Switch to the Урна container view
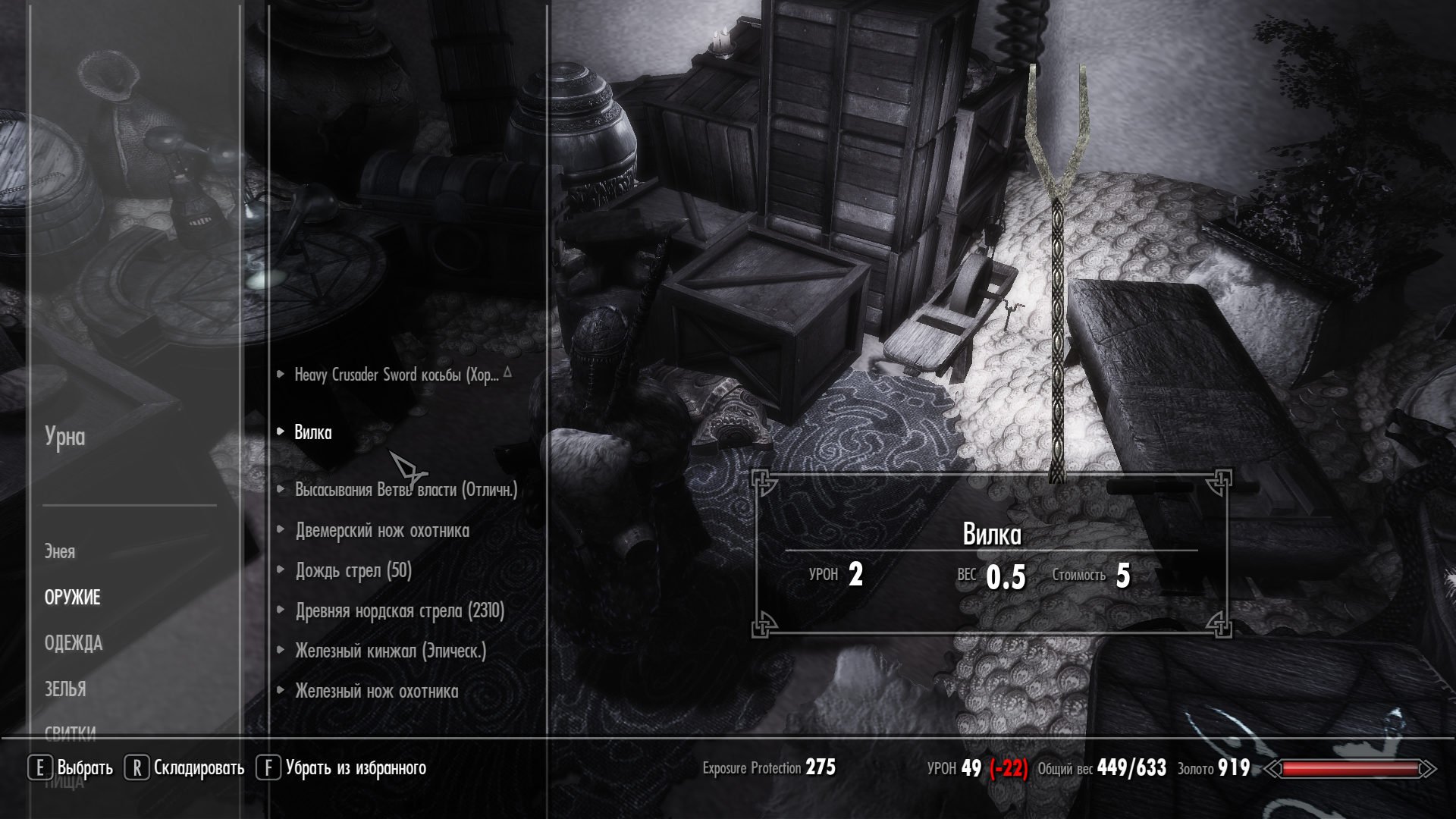 click(64, 437)
